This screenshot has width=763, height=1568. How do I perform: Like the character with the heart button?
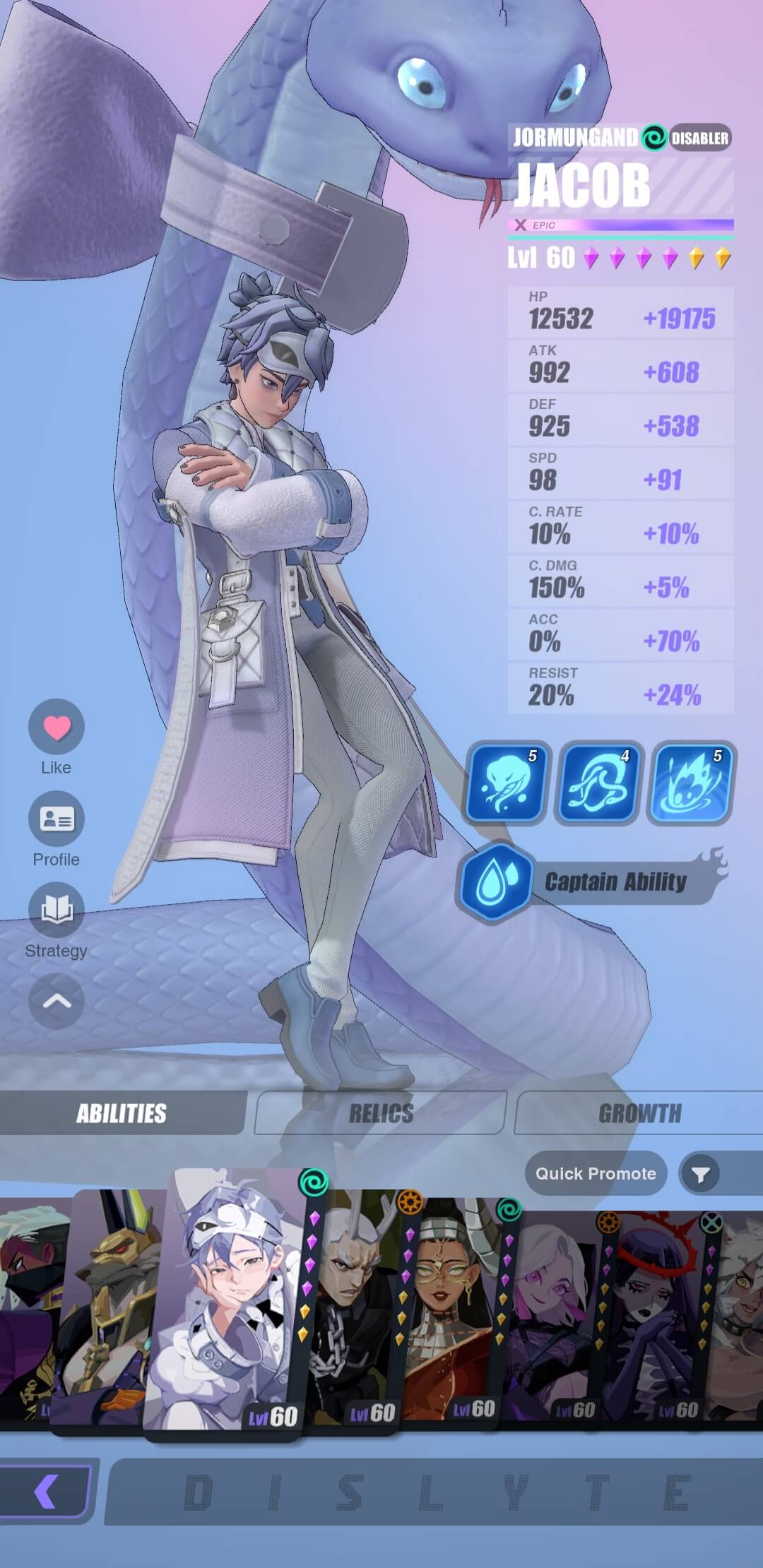[x=57, y=727]
